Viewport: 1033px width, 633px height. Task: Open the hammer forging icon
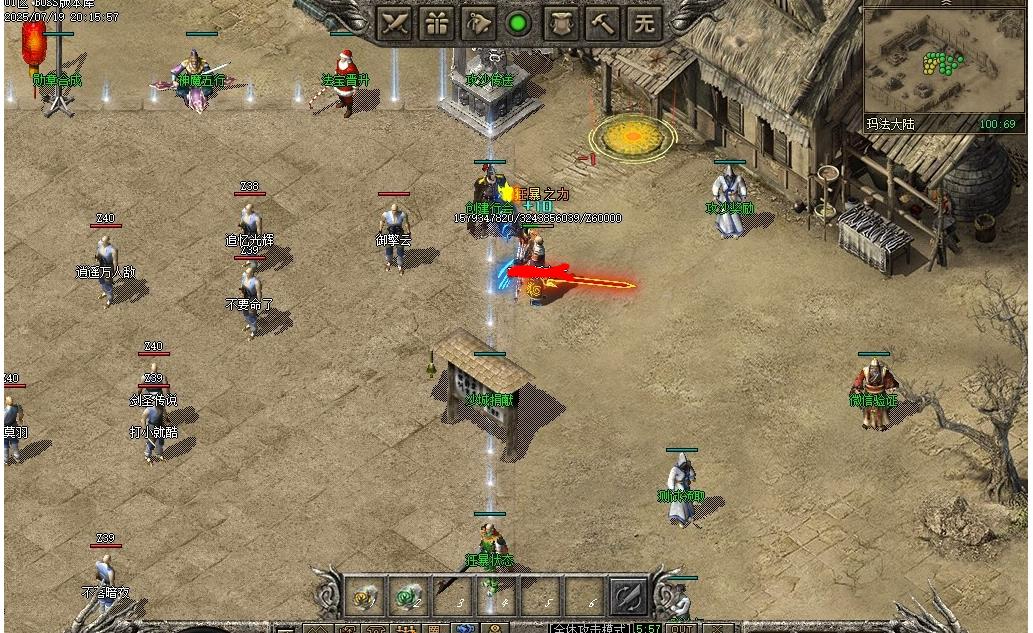(x=602, y=24)
